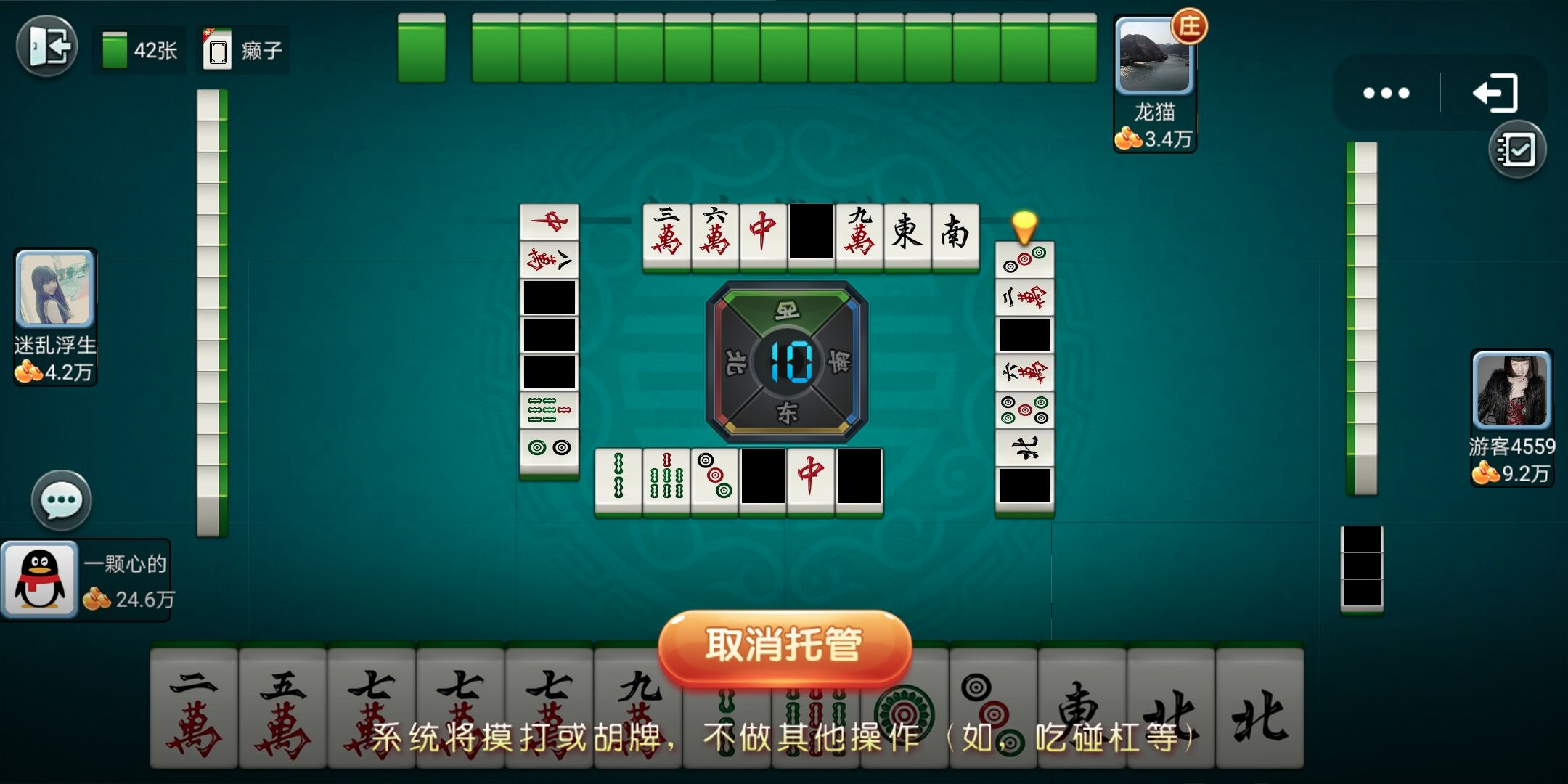The height and width of the screenshot is (784, 1568).
Task: View player 迷乱浮生's avatar
Action: tap(55, 288)
